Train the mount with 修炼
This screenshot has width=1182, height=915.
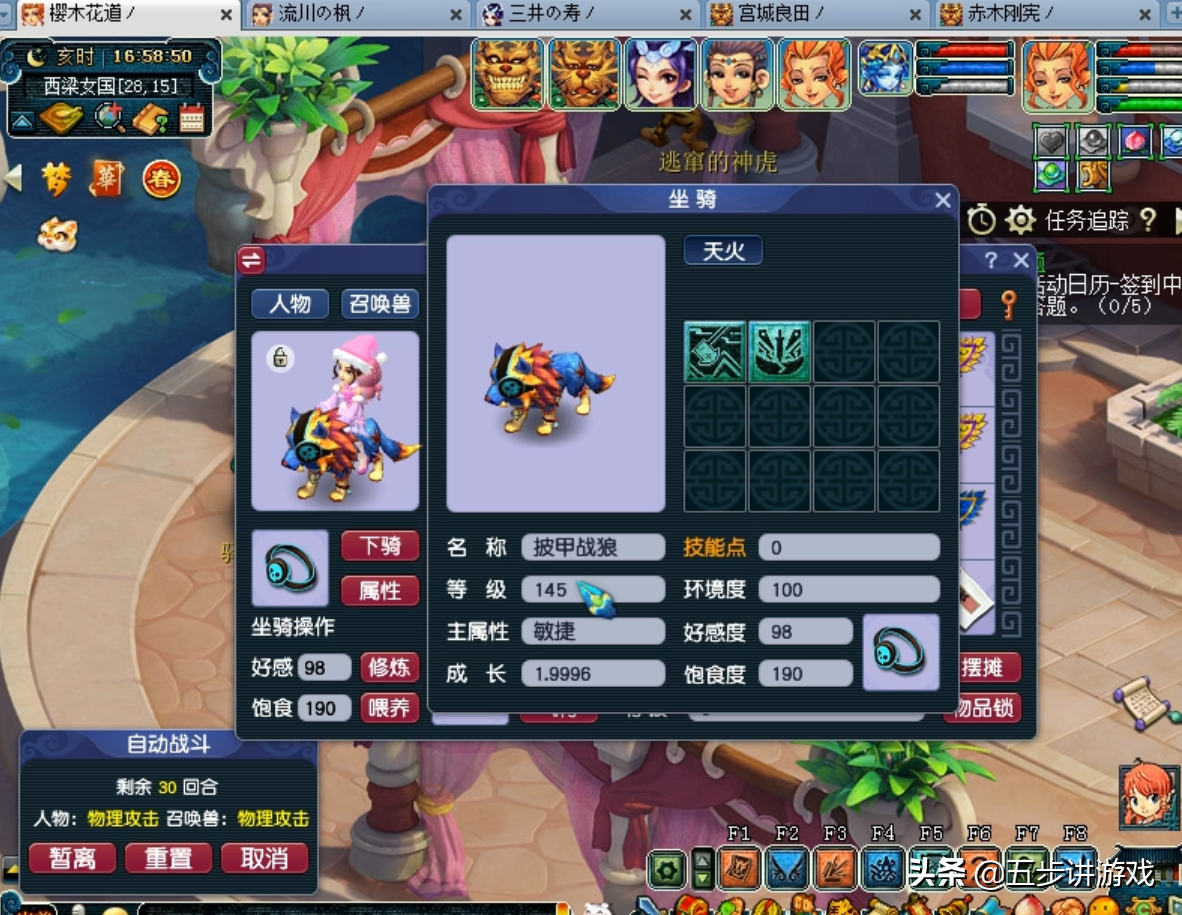tap(389, 667)
